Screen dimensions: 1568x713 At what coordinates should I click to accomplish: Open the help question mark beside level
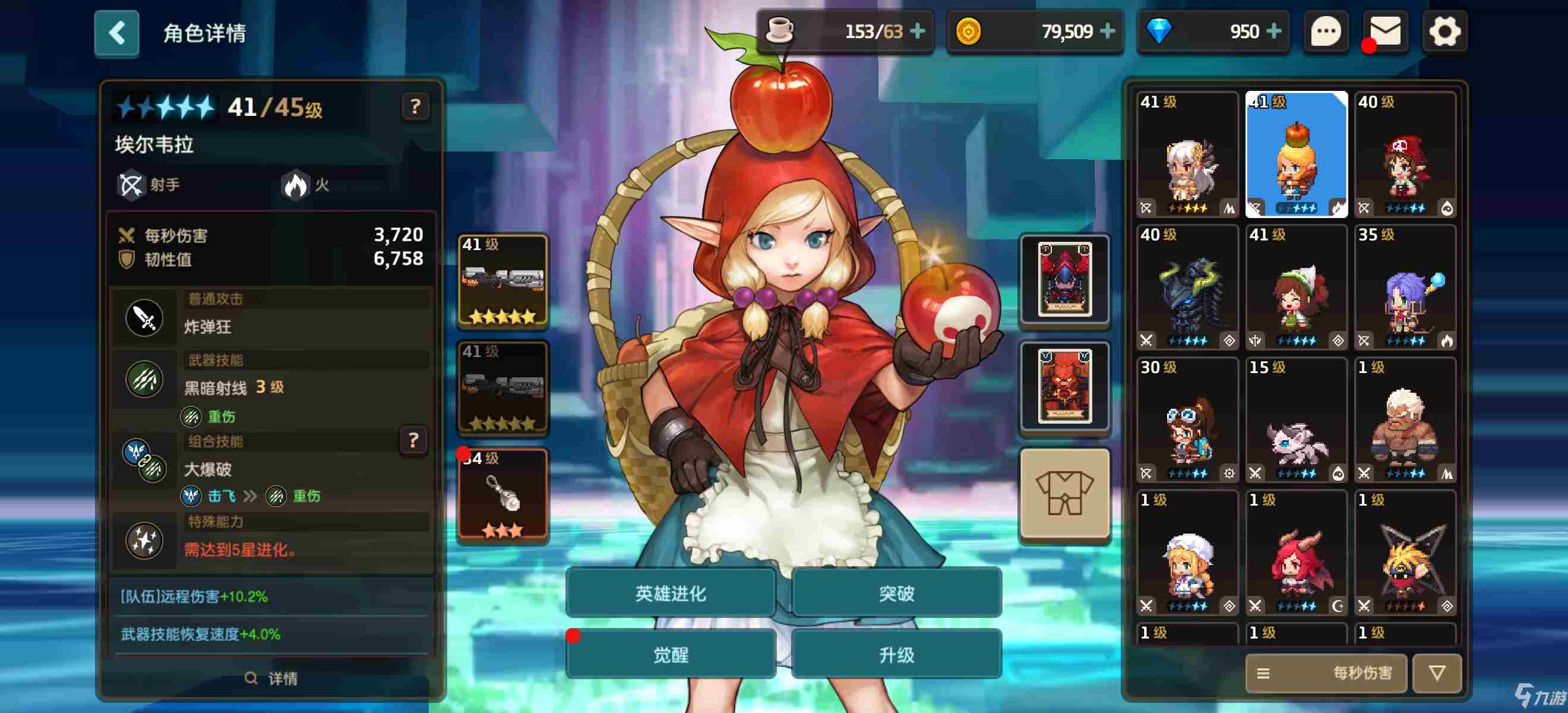tap(415, 107)
